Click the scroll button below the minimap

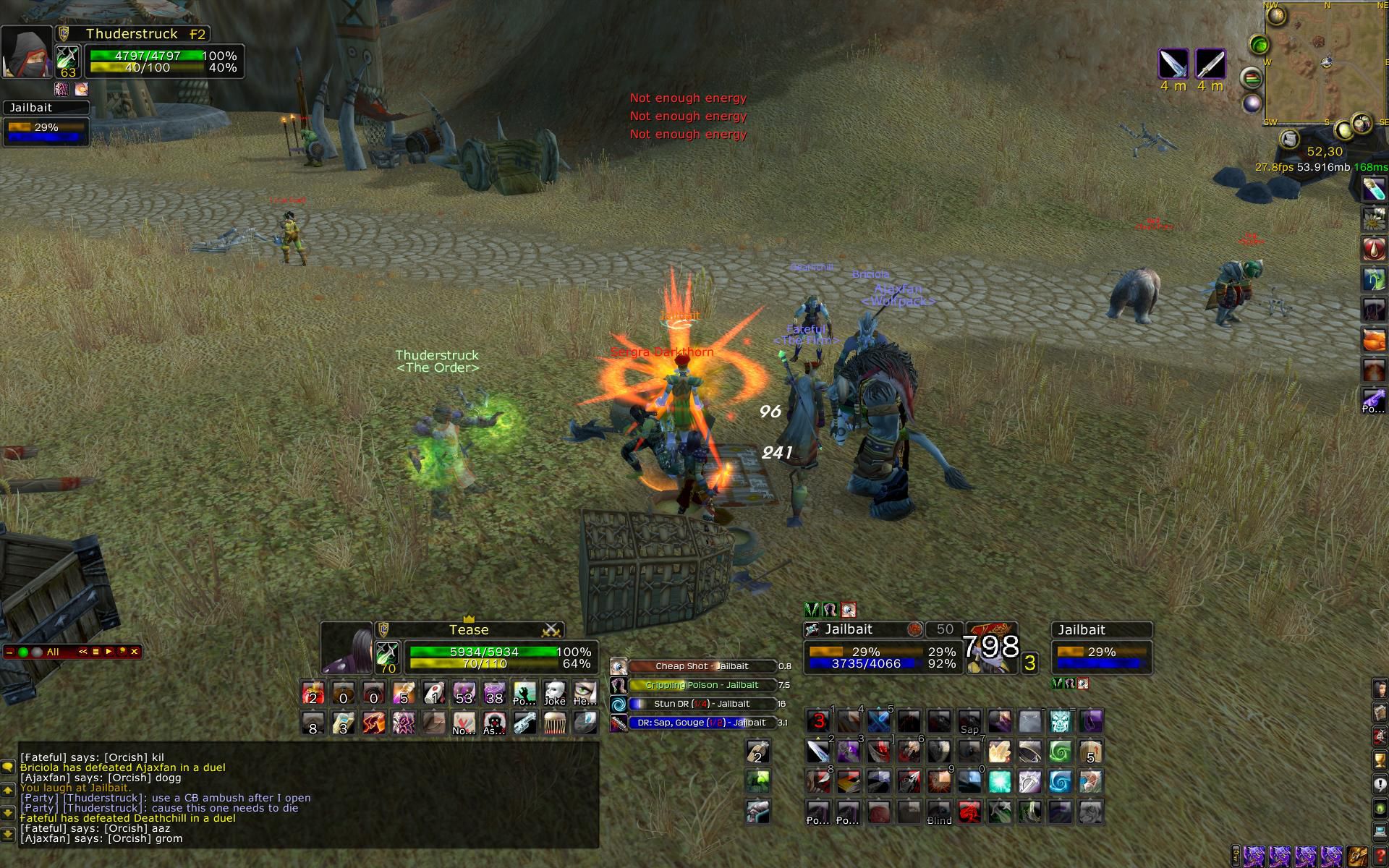click(1288, 139)
